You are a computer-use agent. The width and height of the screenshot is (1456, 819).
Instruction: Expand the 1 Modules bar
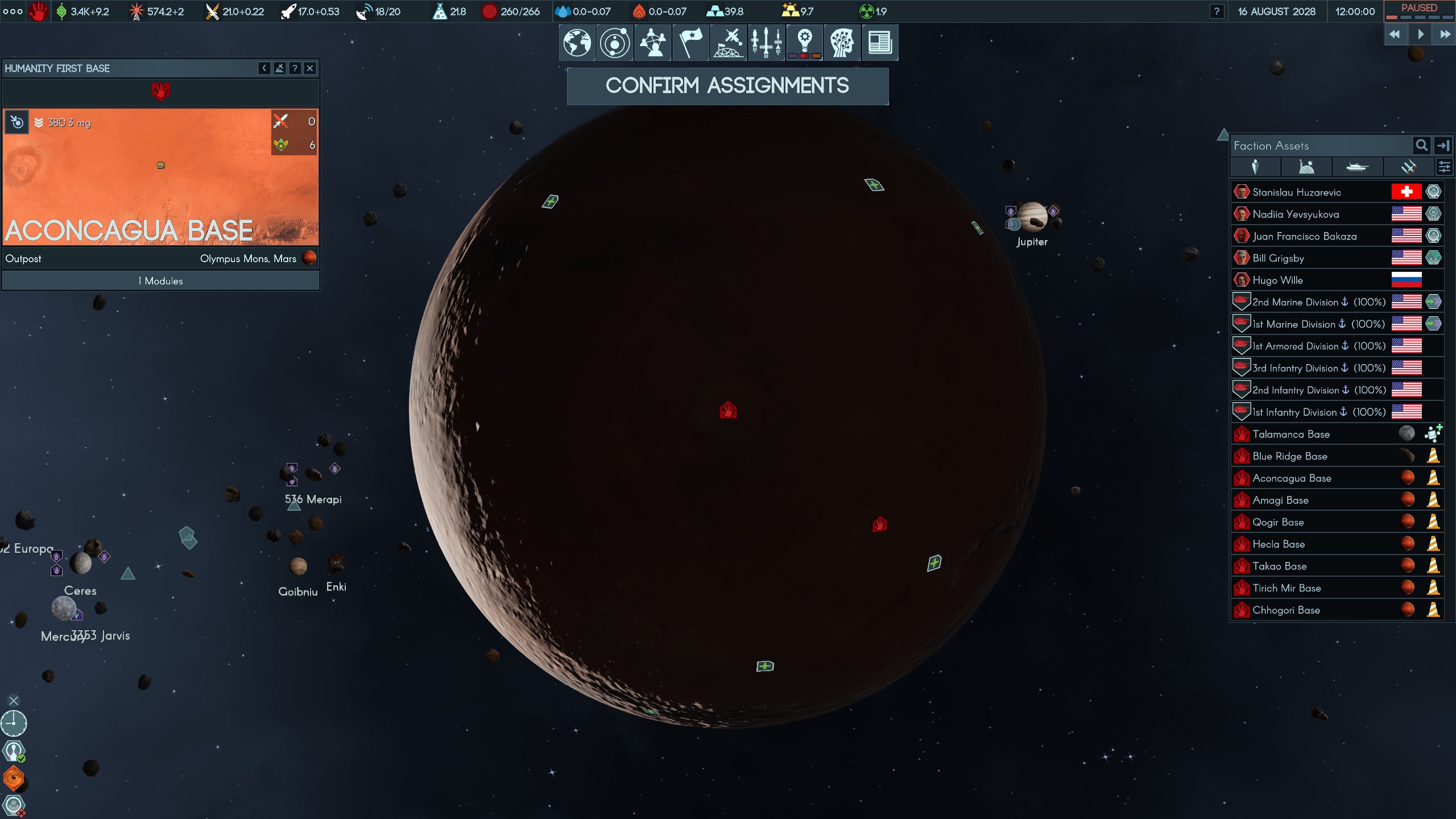pos(160,281)
